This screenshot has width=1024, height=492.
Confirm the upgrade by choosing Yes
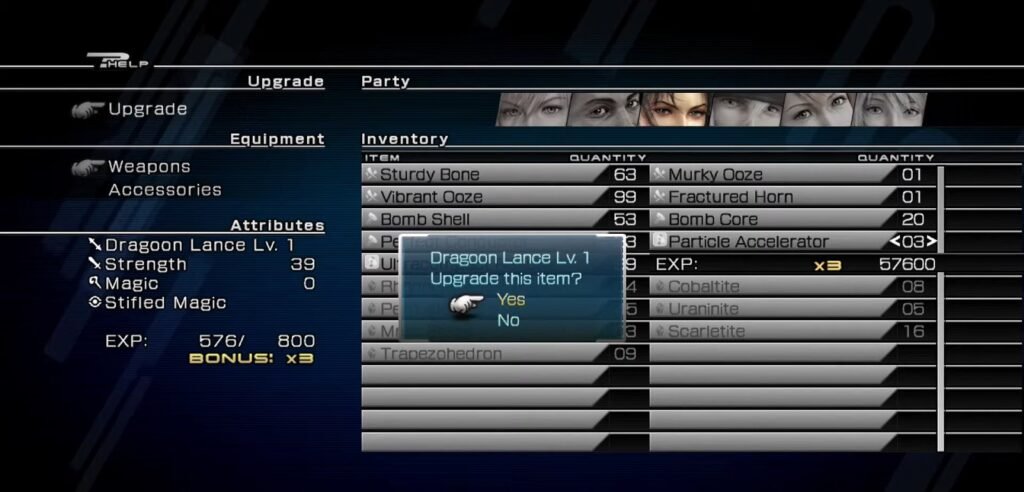click(511, 299)
